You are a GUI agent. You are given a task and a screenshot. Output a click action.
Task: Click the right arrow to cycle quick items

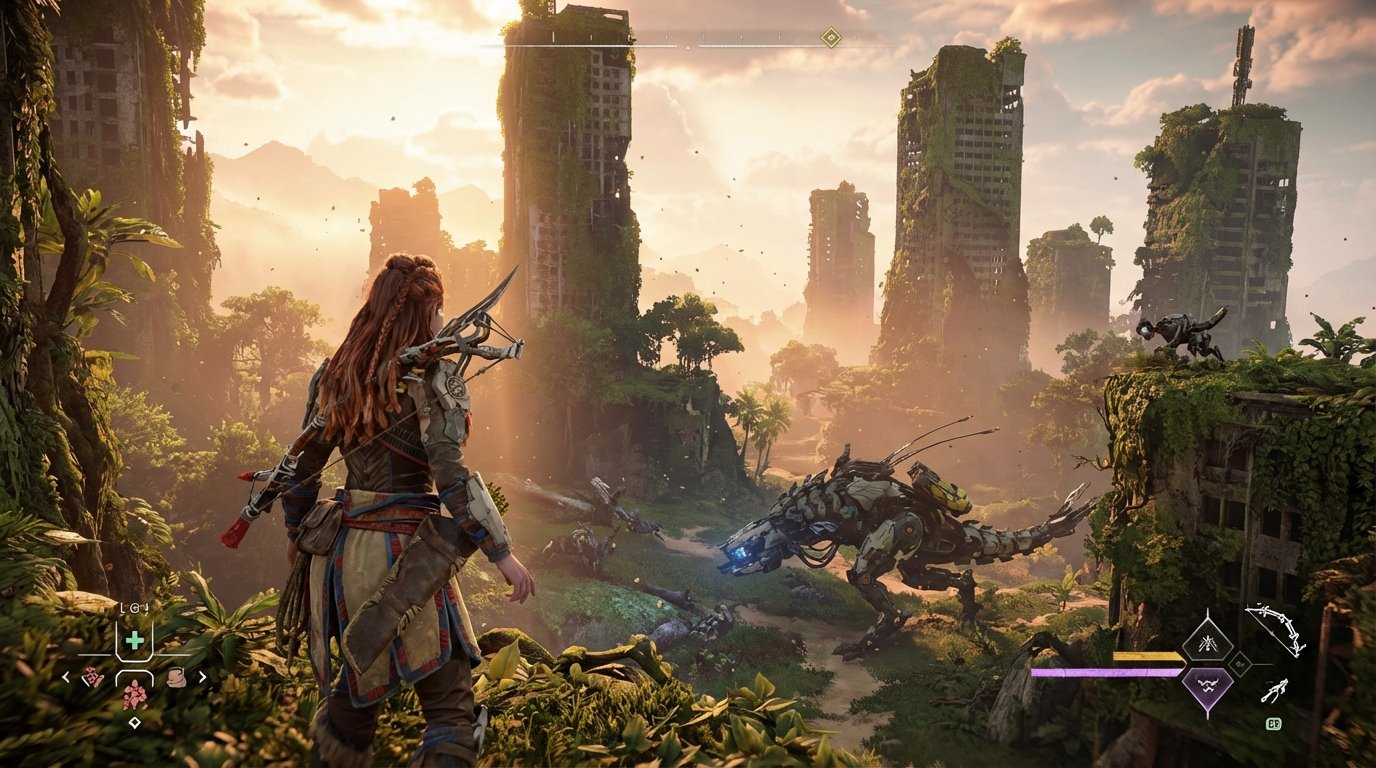[x=204, y=678]
